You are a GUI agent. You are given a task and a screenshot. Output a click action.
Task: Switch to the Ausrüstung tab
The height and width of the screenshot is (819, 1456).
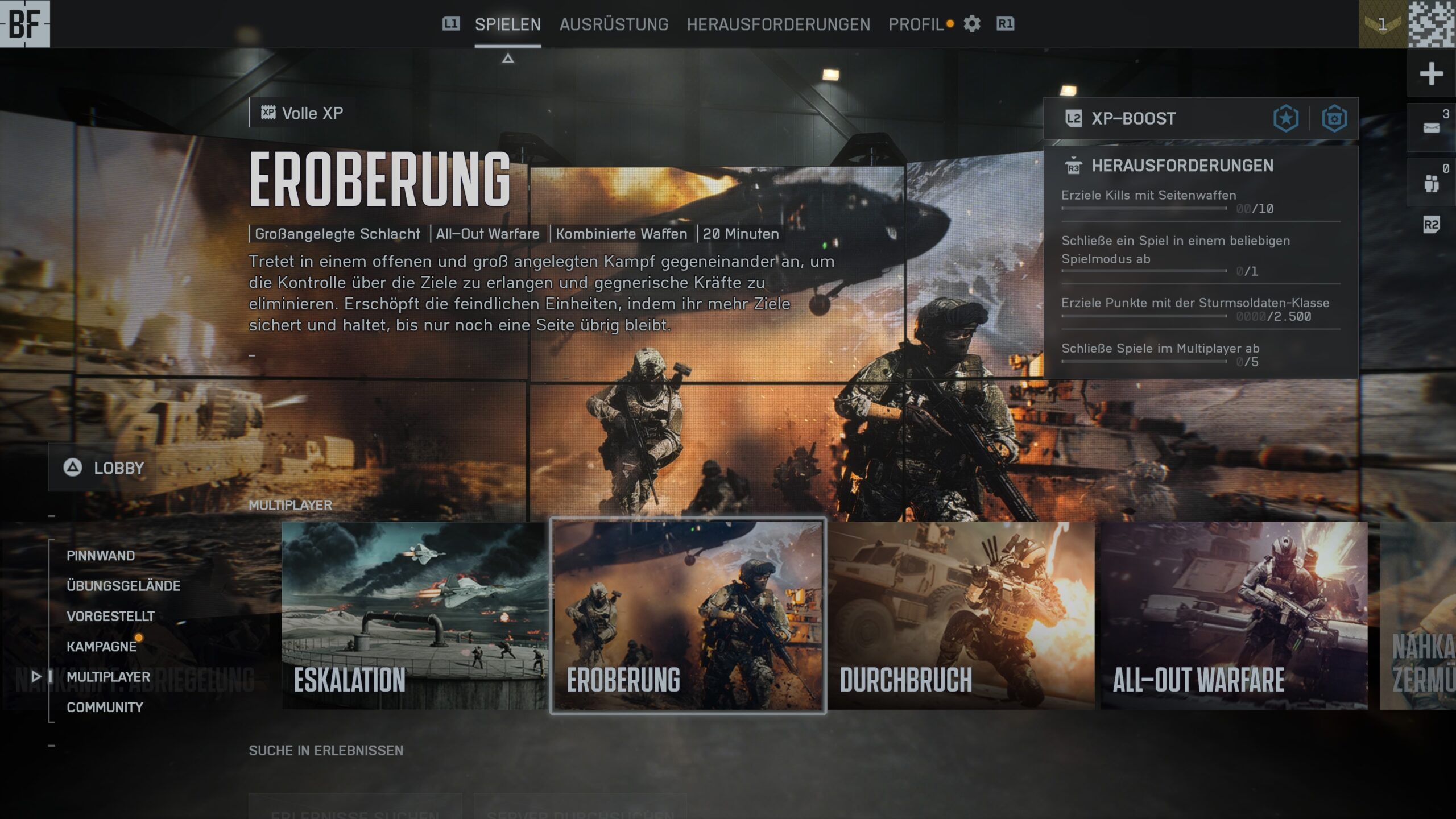[614, 24]
